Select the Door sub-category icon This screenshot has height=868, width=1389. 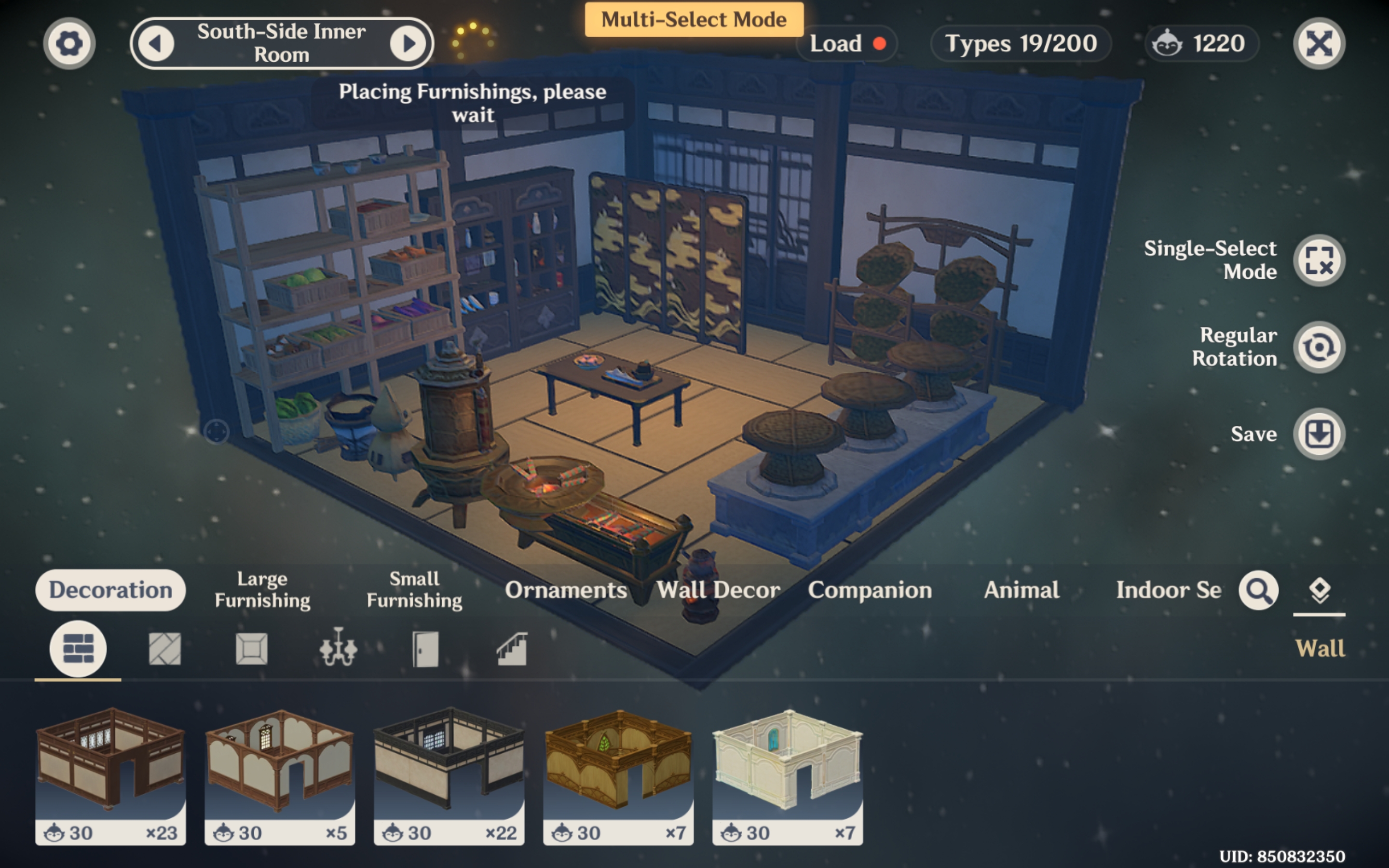point(426,648)
